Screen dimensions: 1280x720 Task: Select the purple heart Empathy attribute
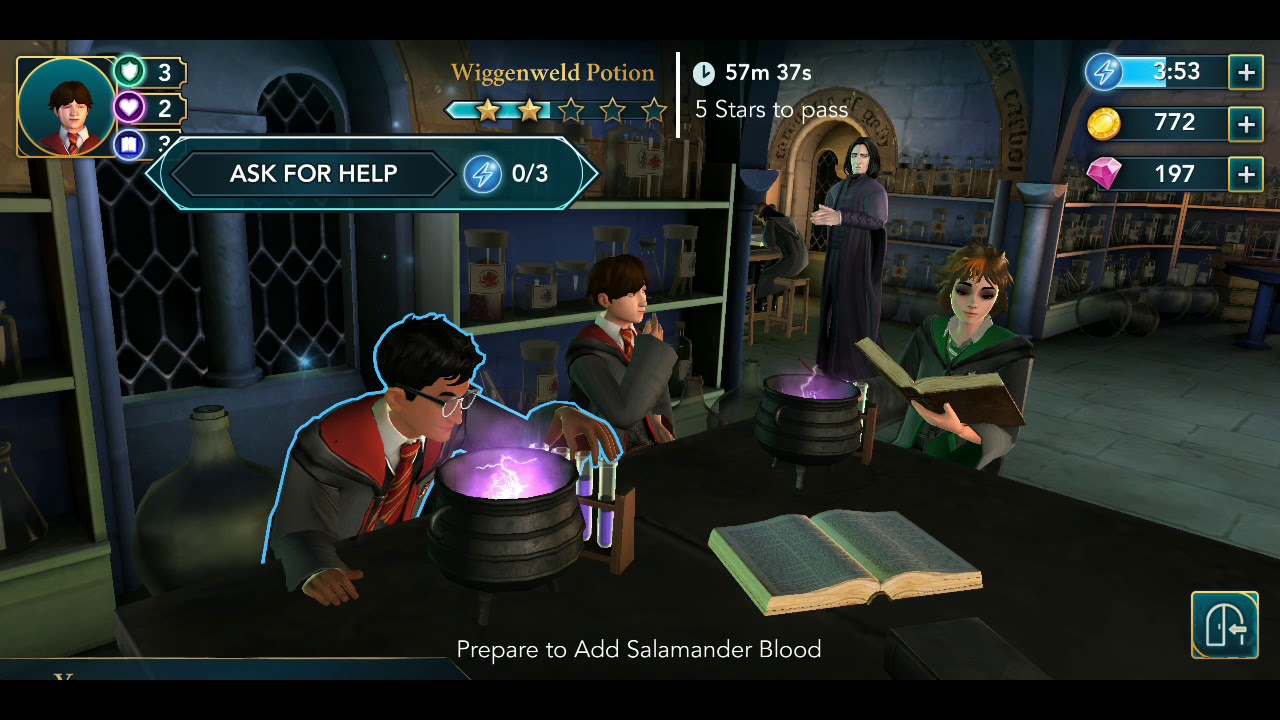(130, 108)
